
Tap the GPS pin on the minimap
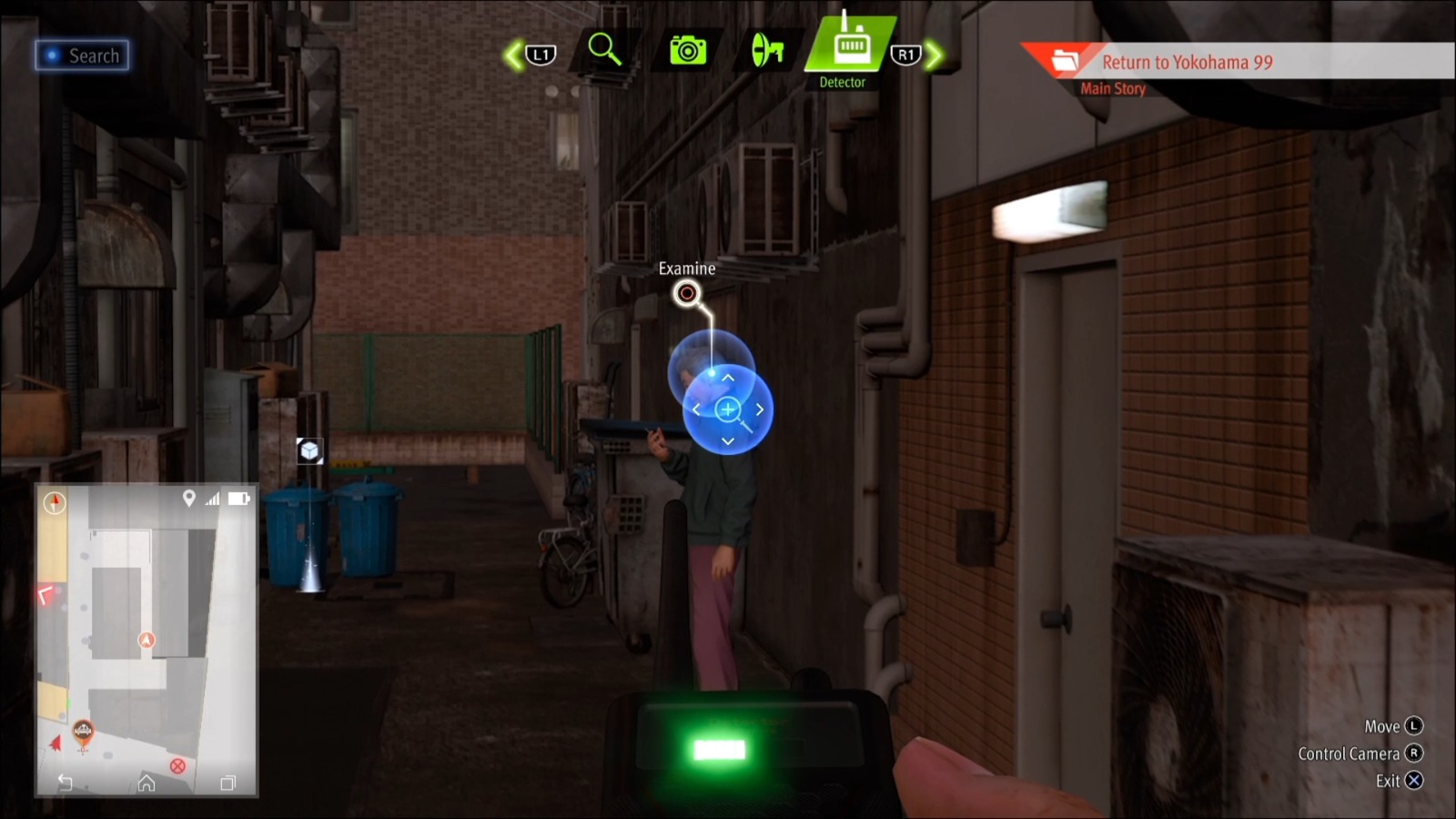click(x=188, y=498)
